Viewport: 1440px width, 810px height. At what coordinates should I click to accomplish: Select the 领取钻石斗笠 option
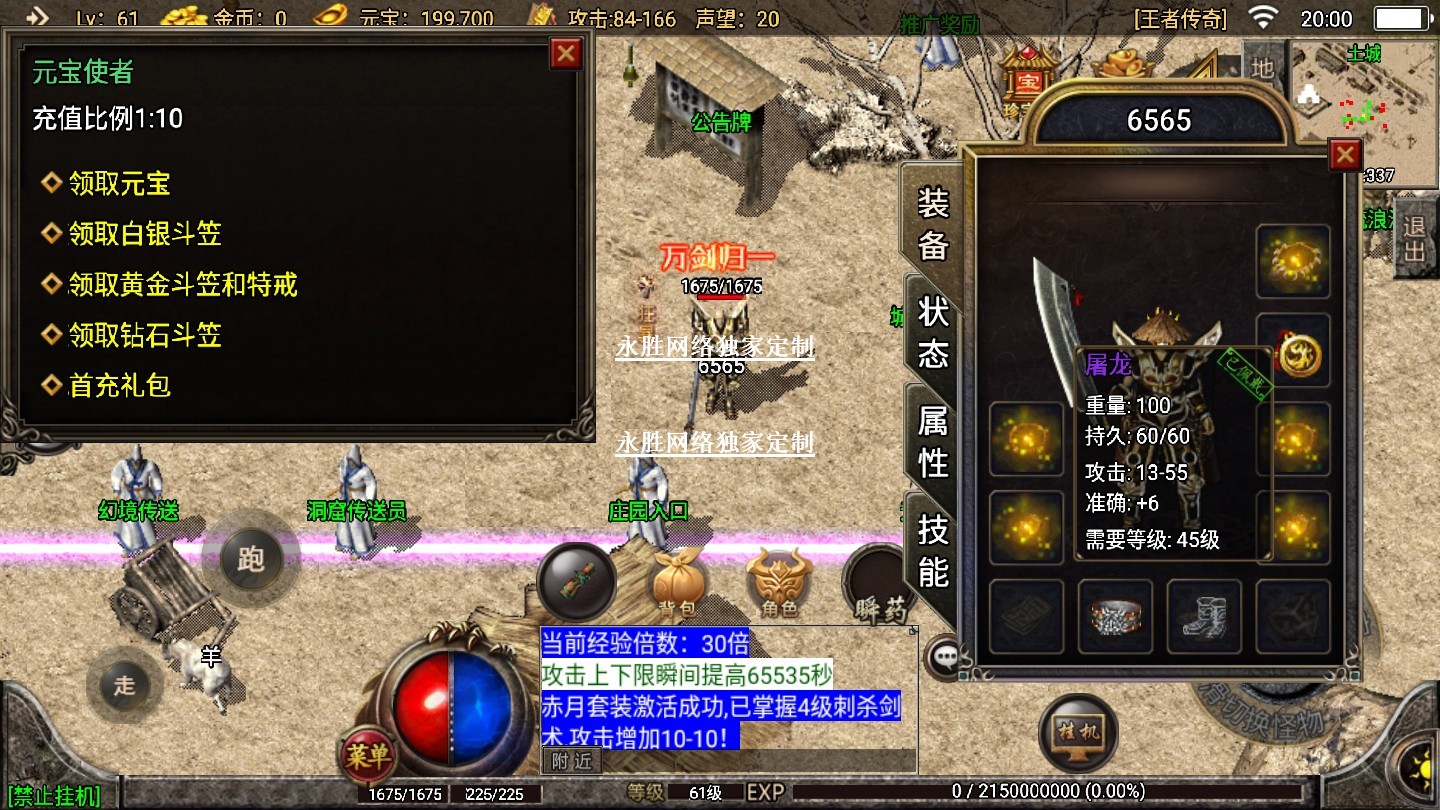pos(144,335)
